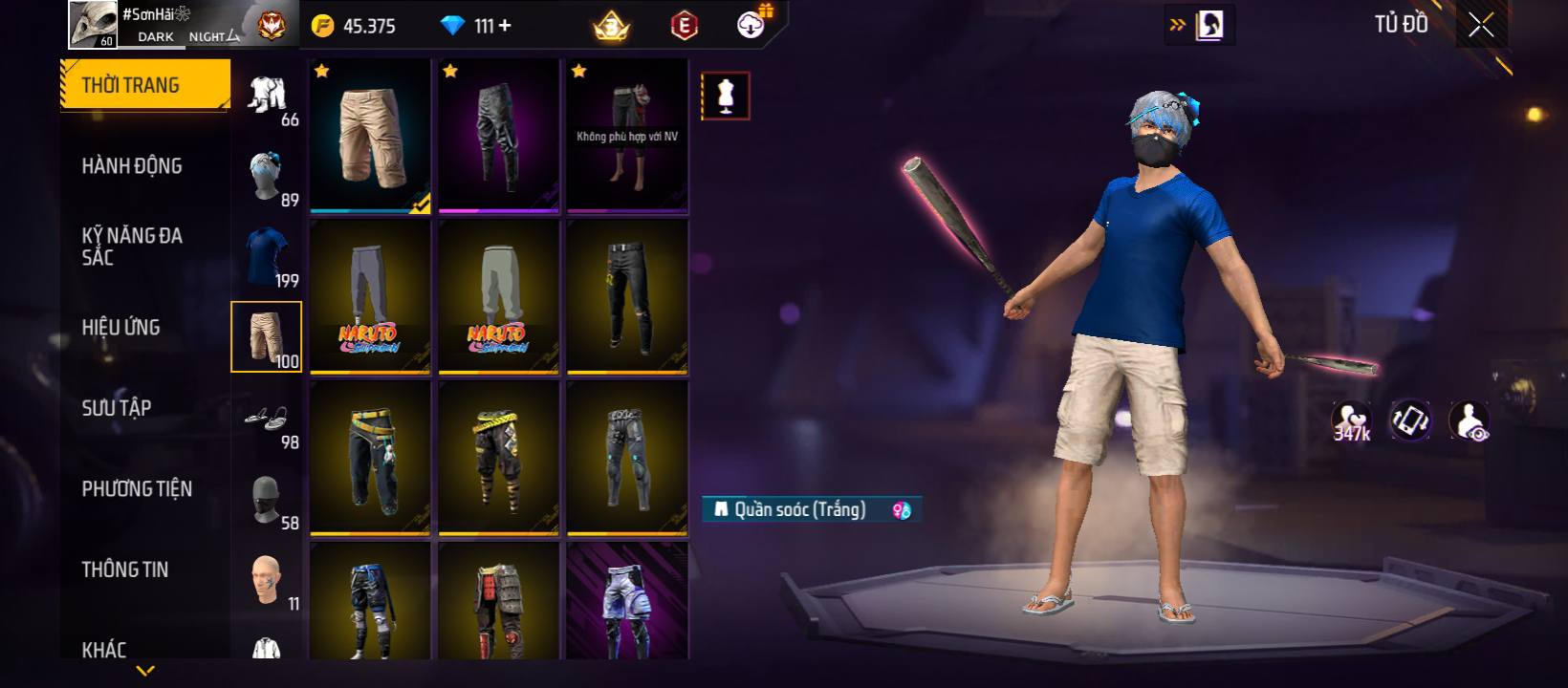Select the Kỹ Năng Đa Sắc tab
Viewport: 1568px width, 688px height.
(132, 247)
